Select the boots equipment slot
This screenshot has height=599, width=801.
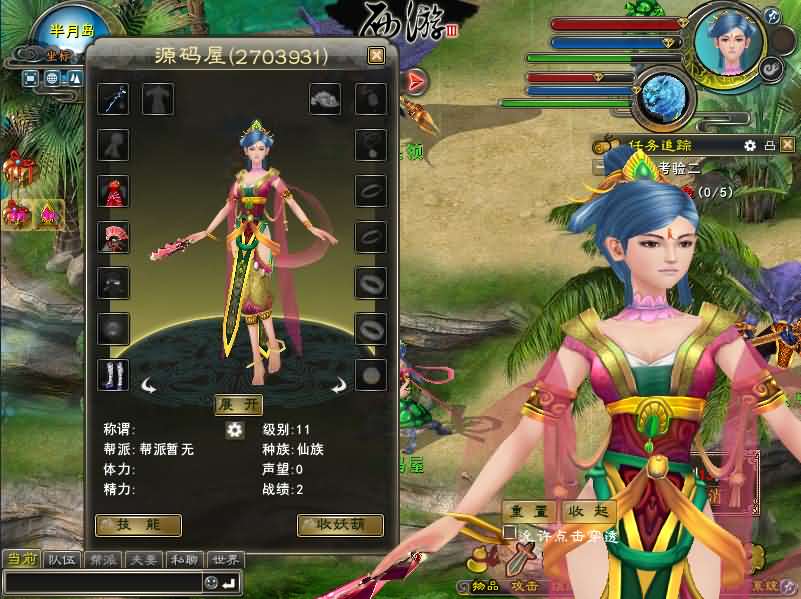(x=113, y=375)
